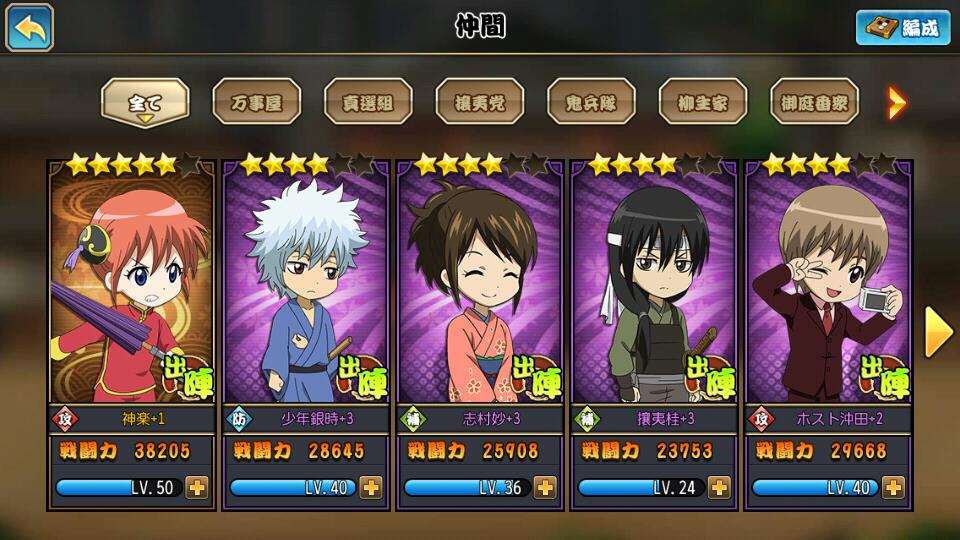Tap the plus button beside LV. 36
Image resolution: width=960 pixels, height=540 pixels.
(x=545, y=487)
